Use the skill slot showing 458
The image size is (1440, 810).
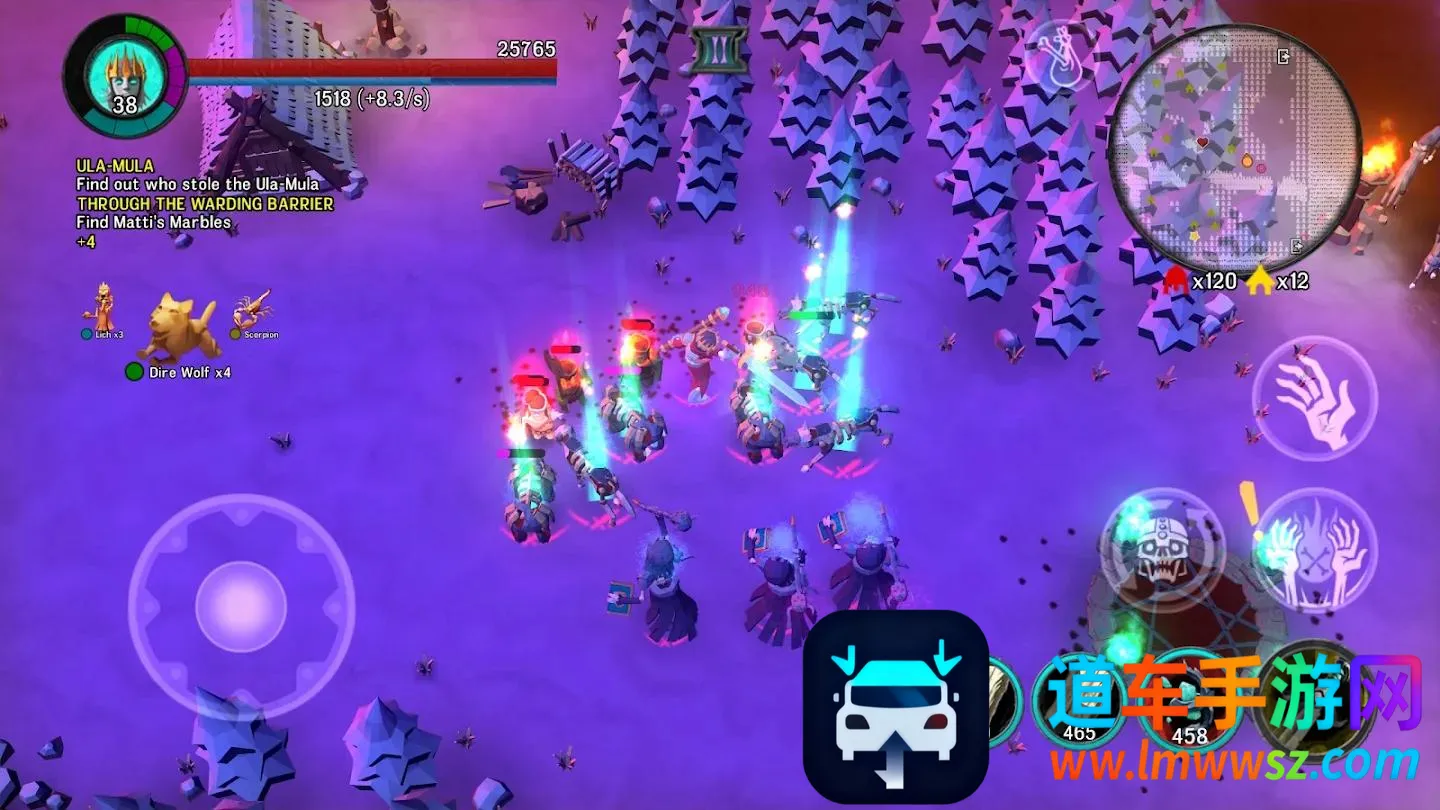tap(1190, 702)
